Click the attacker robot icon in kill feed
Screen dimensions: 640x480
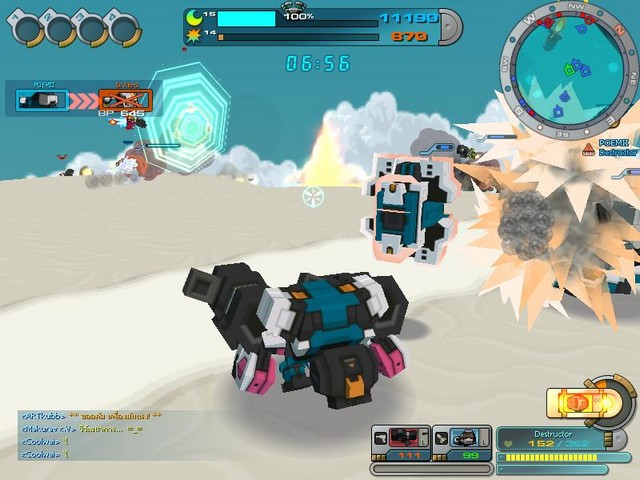(42, 100)
